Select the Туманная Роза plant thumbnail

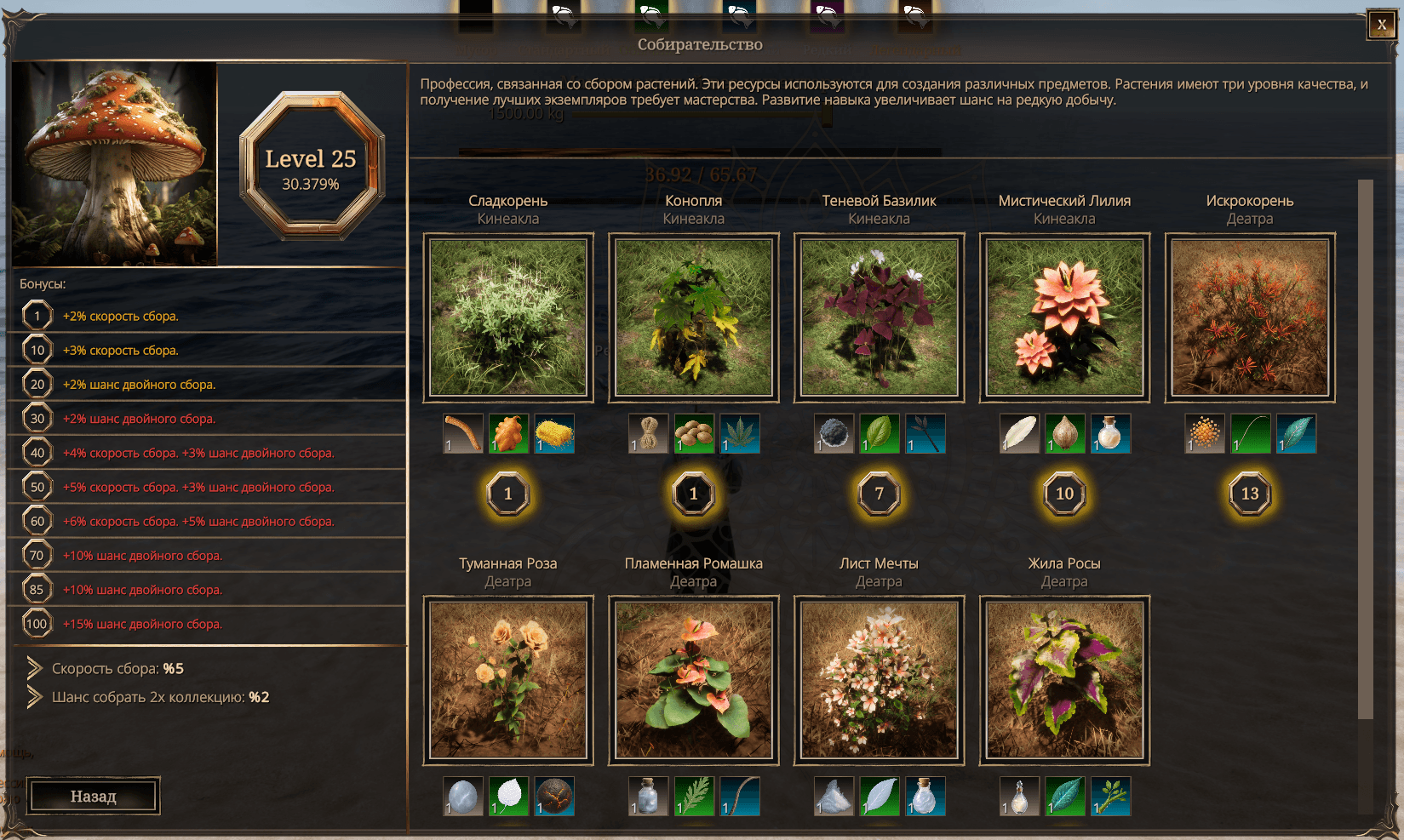click(x=508, y=680)
